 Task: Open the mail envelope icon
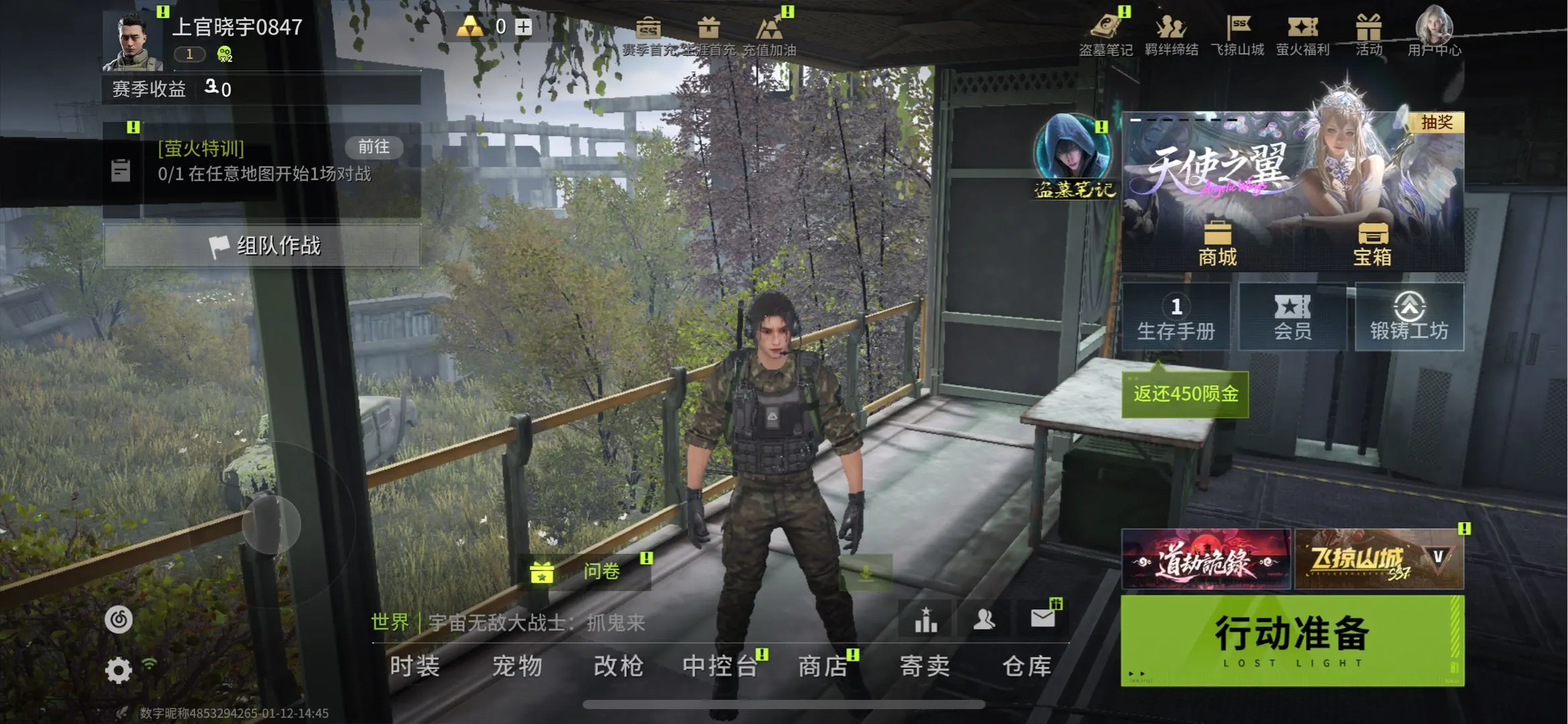pos(1042,618)
